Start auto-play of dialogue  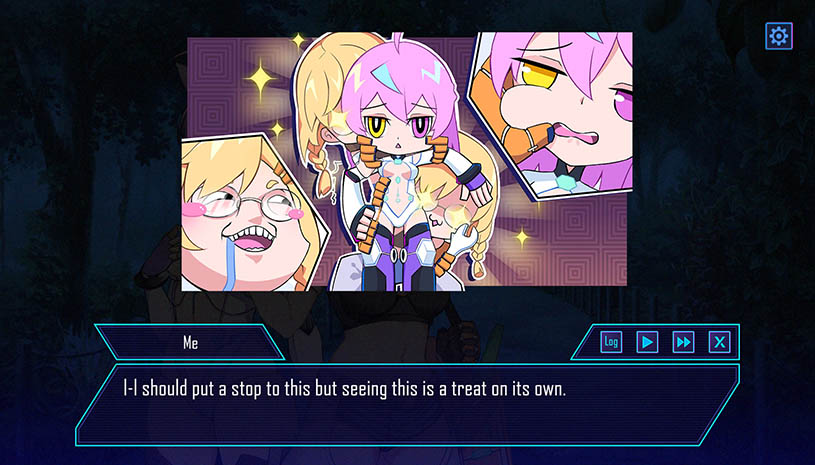pyautogui.click(x=647, y=342)
